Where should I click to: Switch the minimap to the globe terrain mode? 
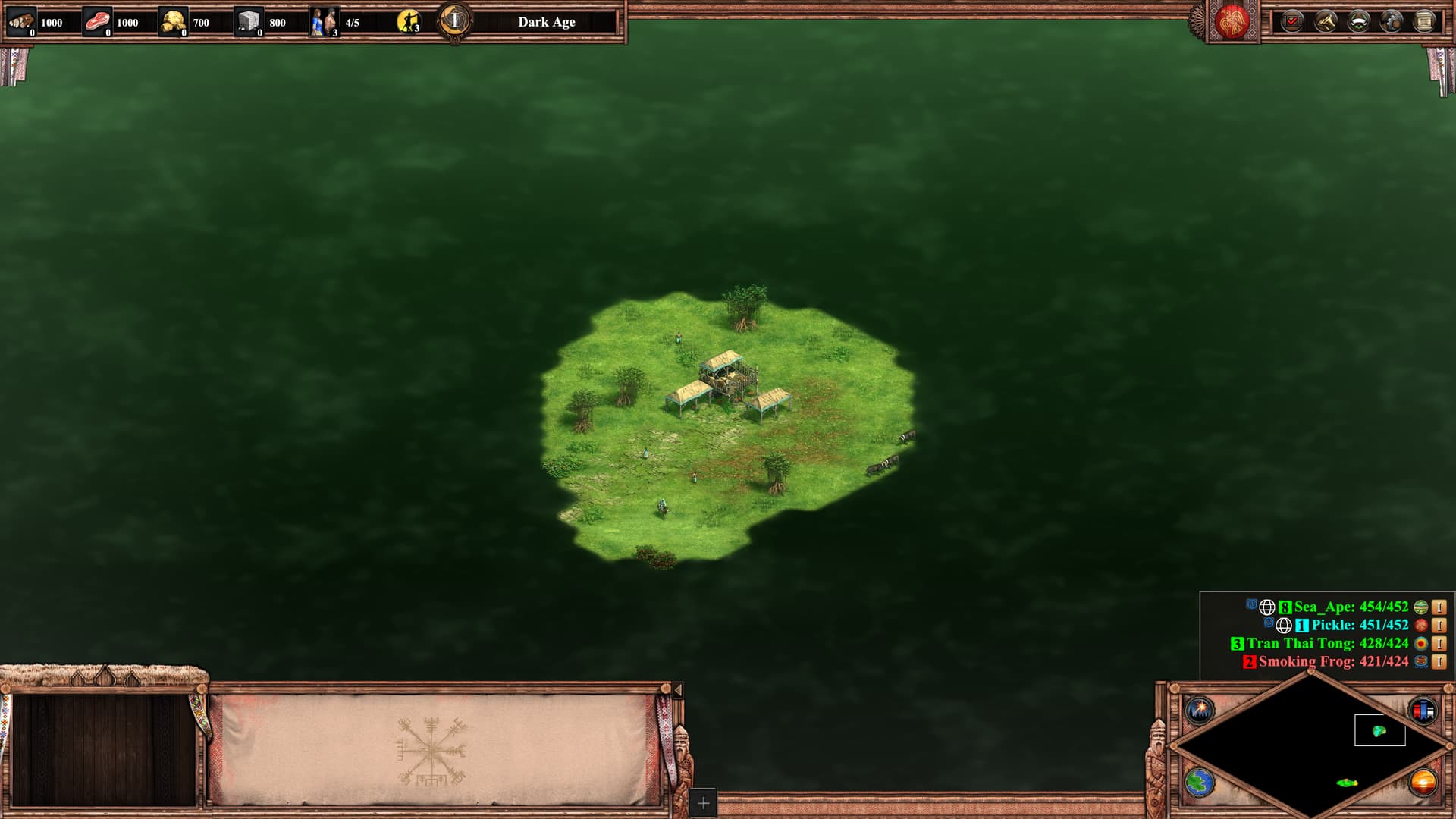point(1200,783)
